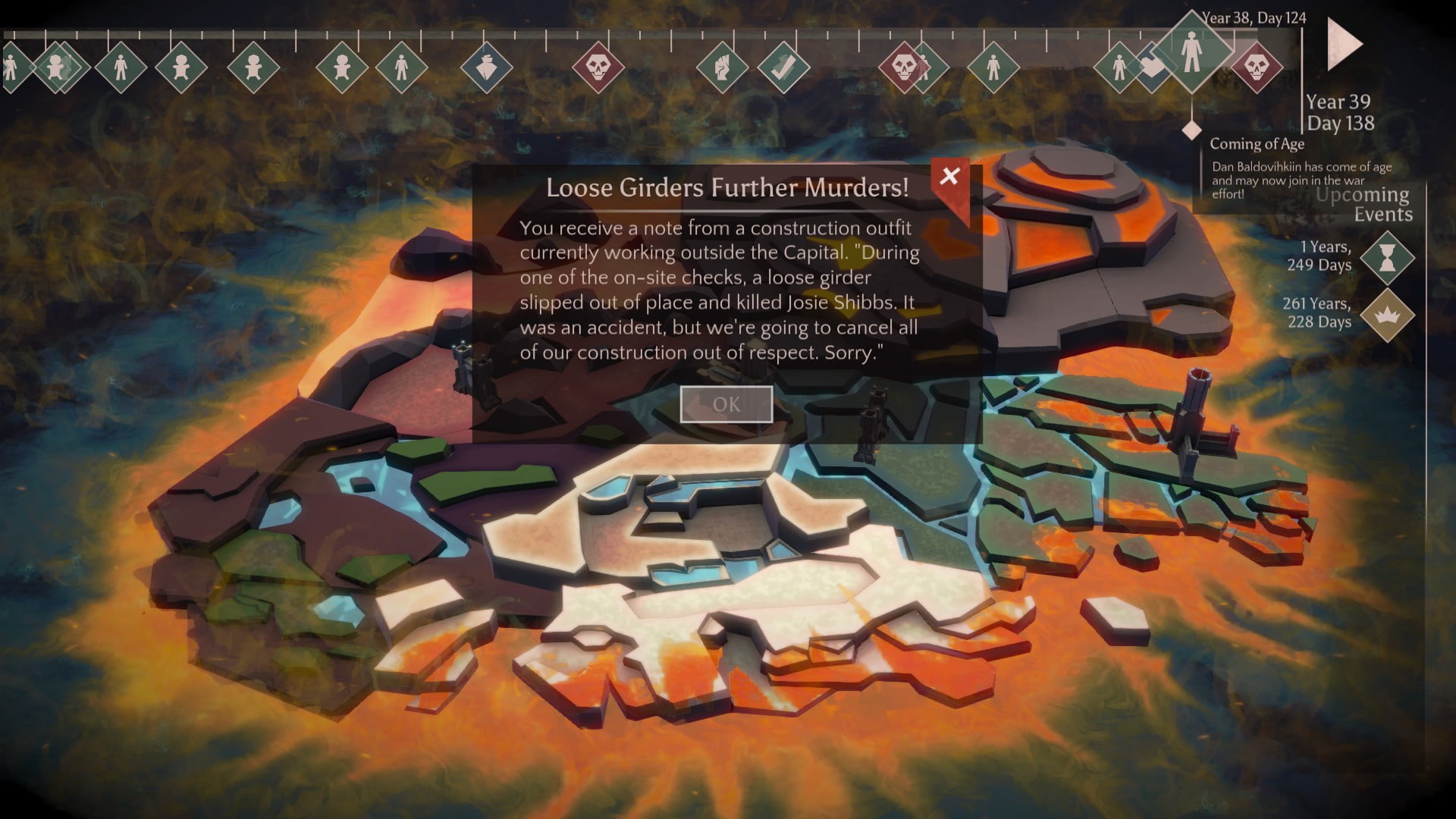
Task: Confirm the dialog with the OK button
Action: 726,404
